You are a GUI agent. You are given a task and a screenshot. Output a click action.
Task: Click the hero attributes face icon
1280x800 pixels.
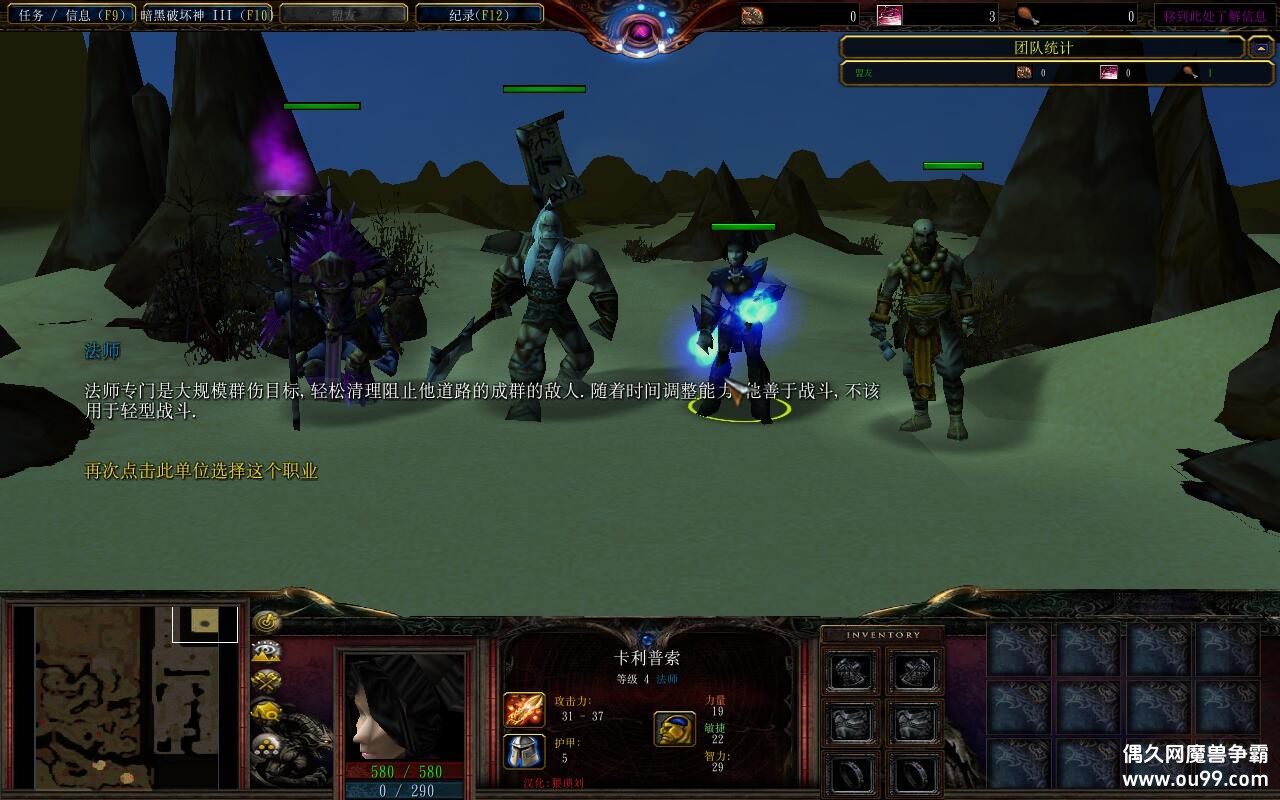click(x=675, y=729)
